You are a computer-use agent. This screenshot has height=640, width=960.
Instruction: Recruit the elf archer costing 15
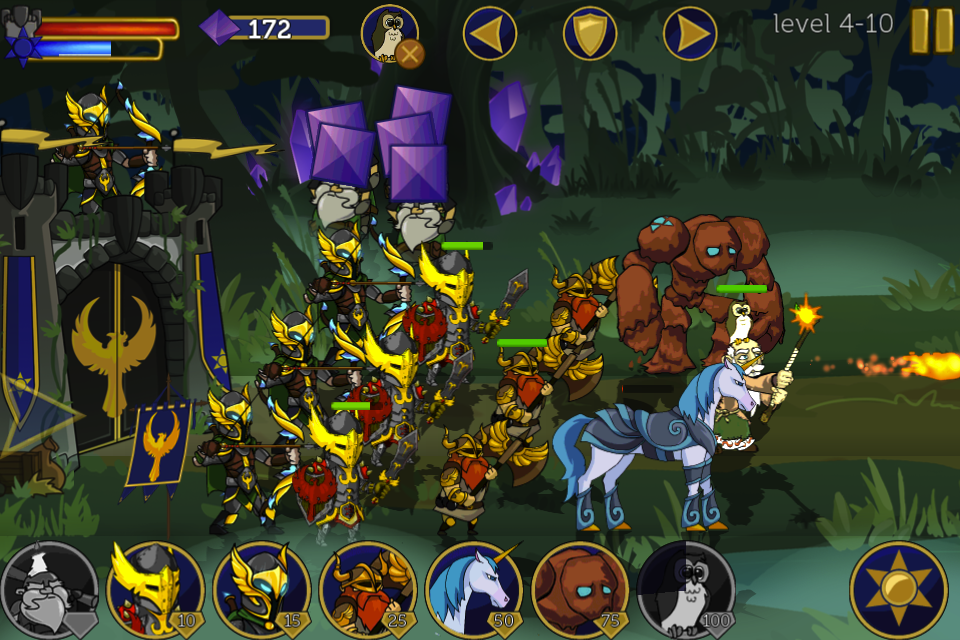click(x=262, y=590)
